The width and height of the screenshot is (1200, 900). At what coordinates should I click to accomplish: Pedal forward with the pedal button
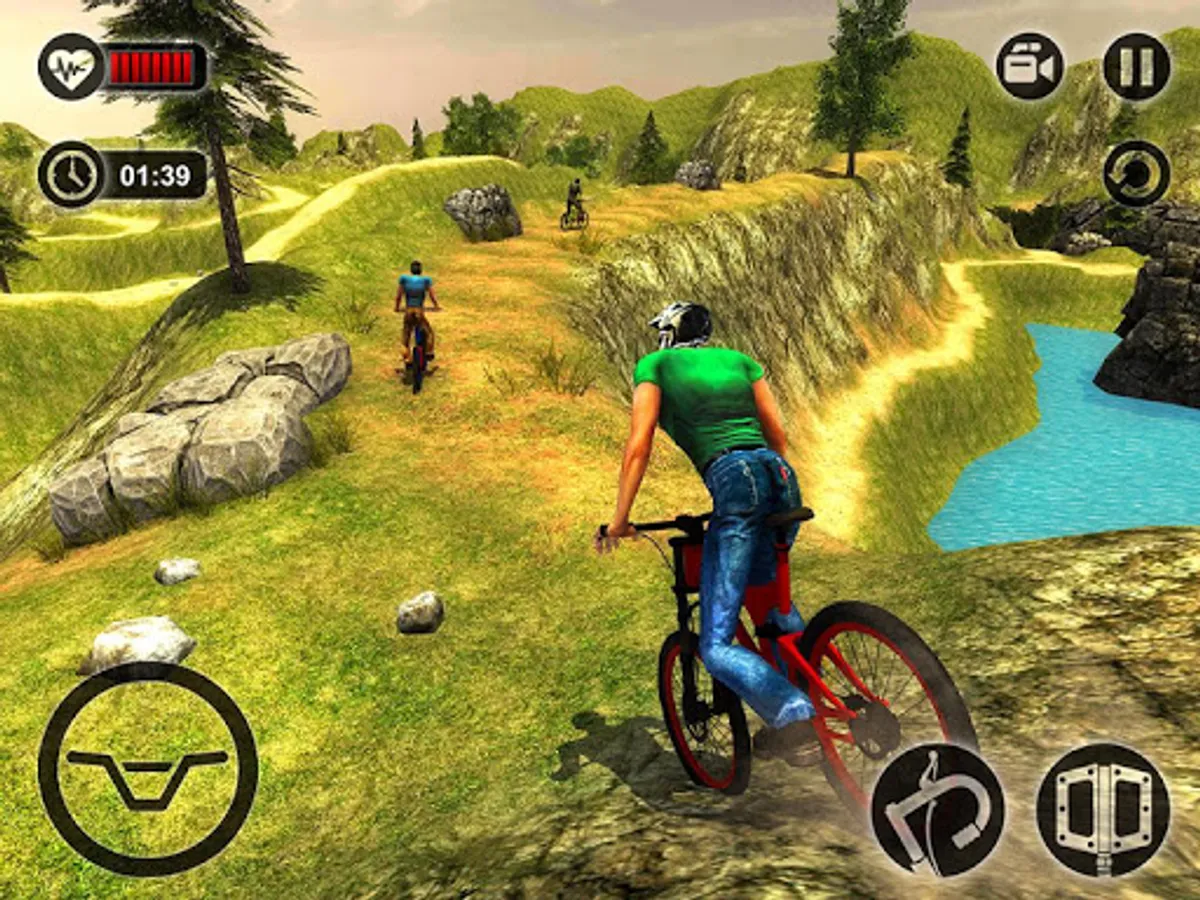point(1103,809)
